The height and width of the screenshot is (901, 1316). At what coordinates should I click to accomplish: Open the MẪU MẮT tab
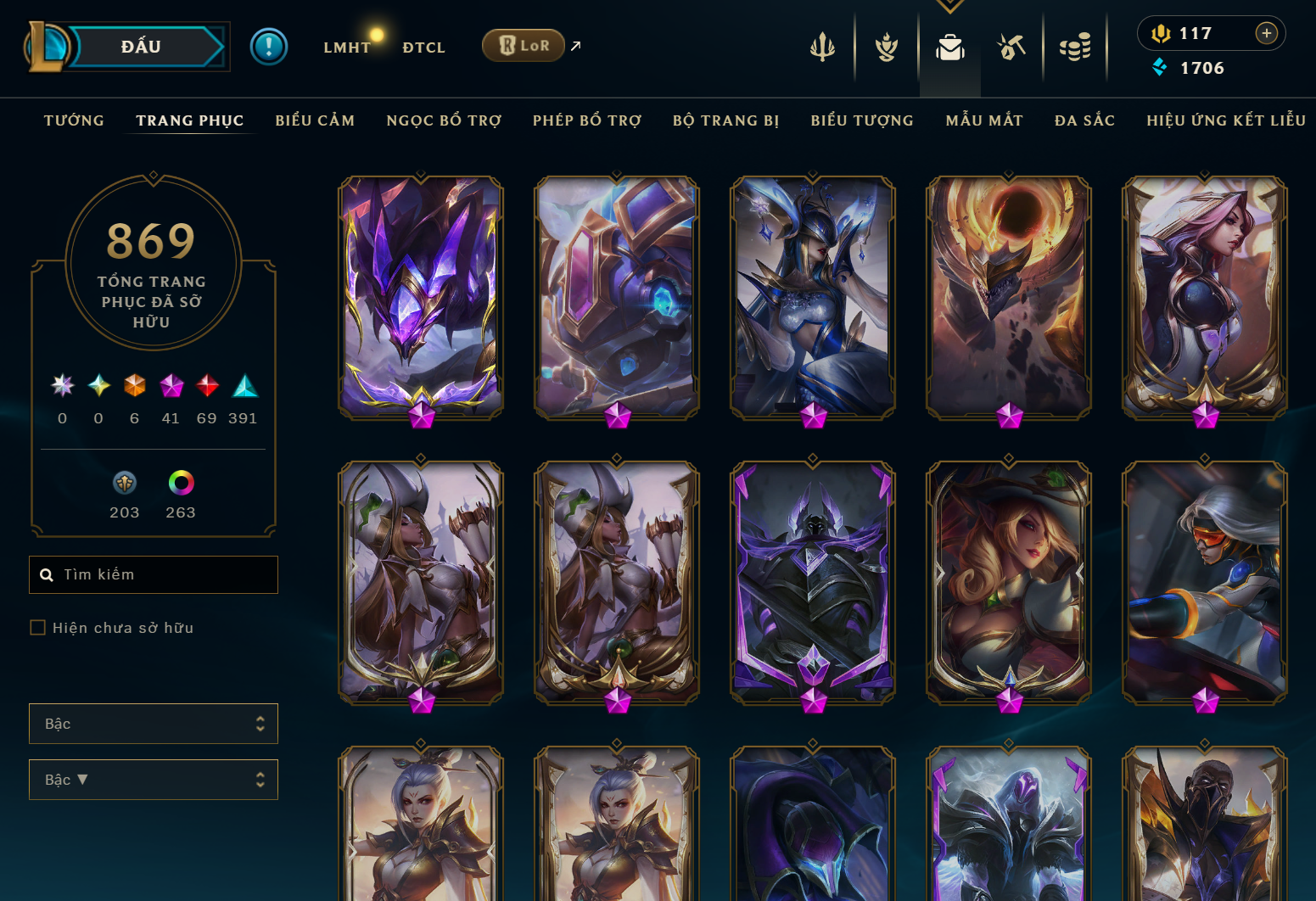(984, 120)
